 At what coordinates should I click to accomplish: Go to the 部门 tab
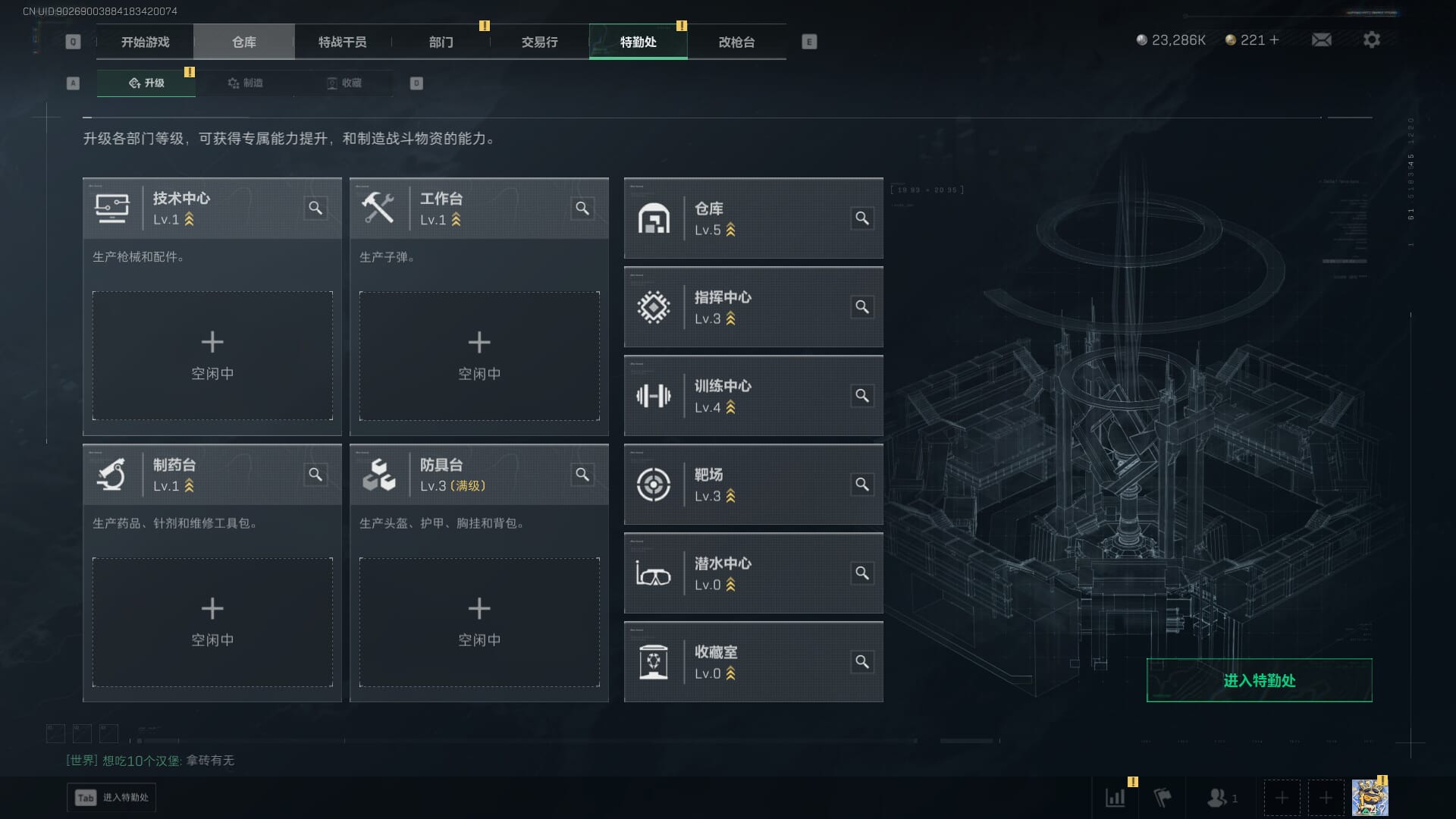pyautogui.click(x=441, y=42)
